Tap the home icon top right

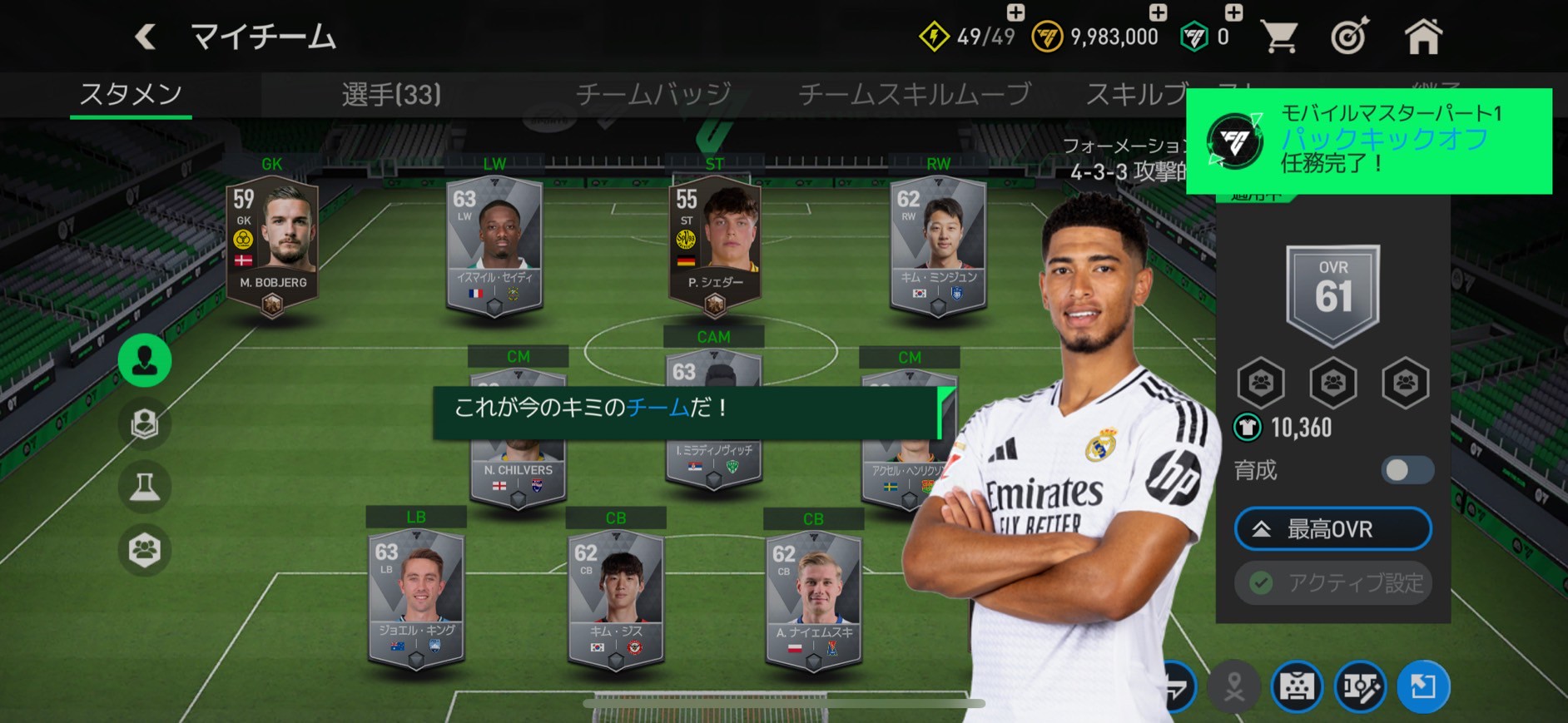click(x=1425, y=35)
